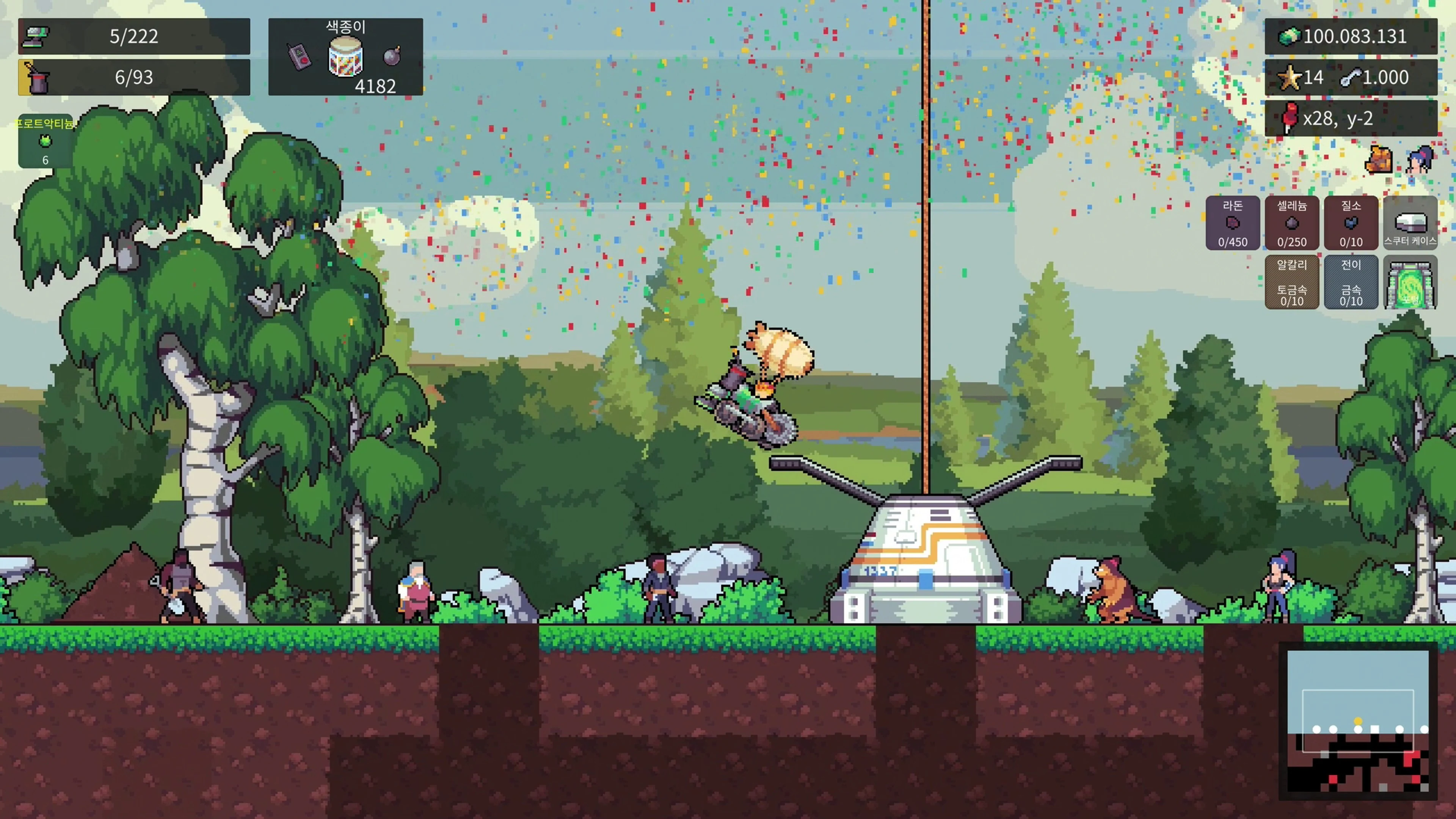
Task: Click the green gem currency icon top right
Action: (1289, 36)
